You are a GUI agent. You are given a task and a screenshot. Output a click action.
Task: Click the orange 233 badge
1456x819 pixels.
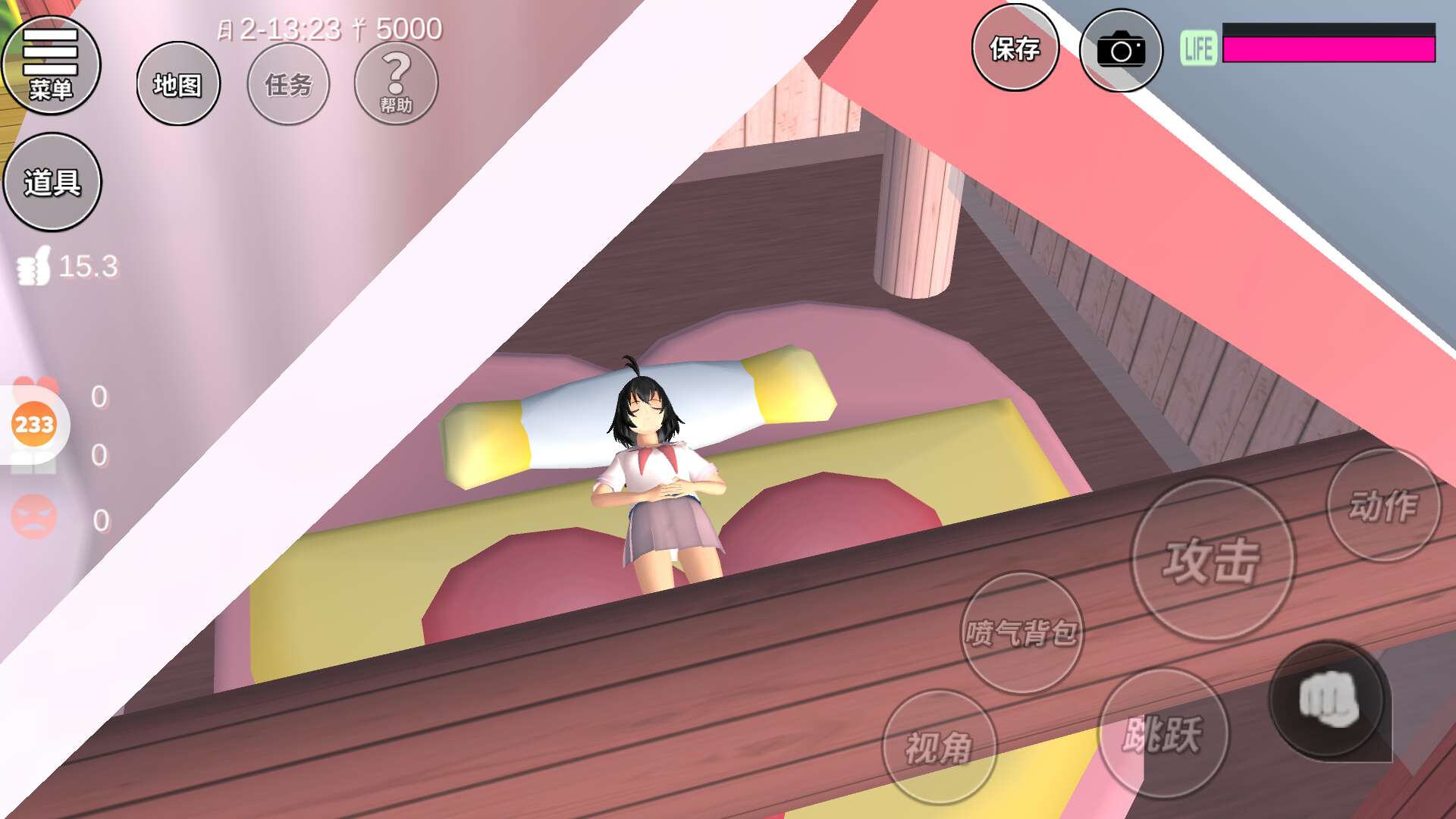[x=34, y=424]
